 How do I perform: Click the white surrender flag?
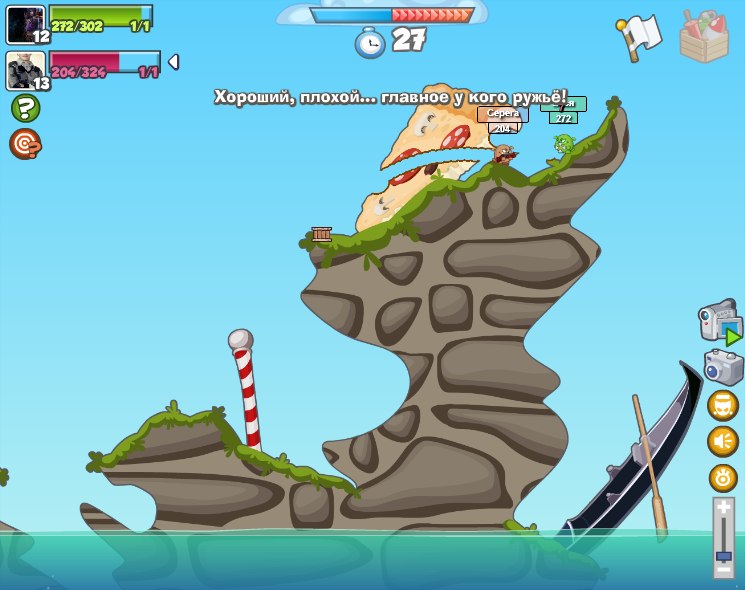[640, 36]
